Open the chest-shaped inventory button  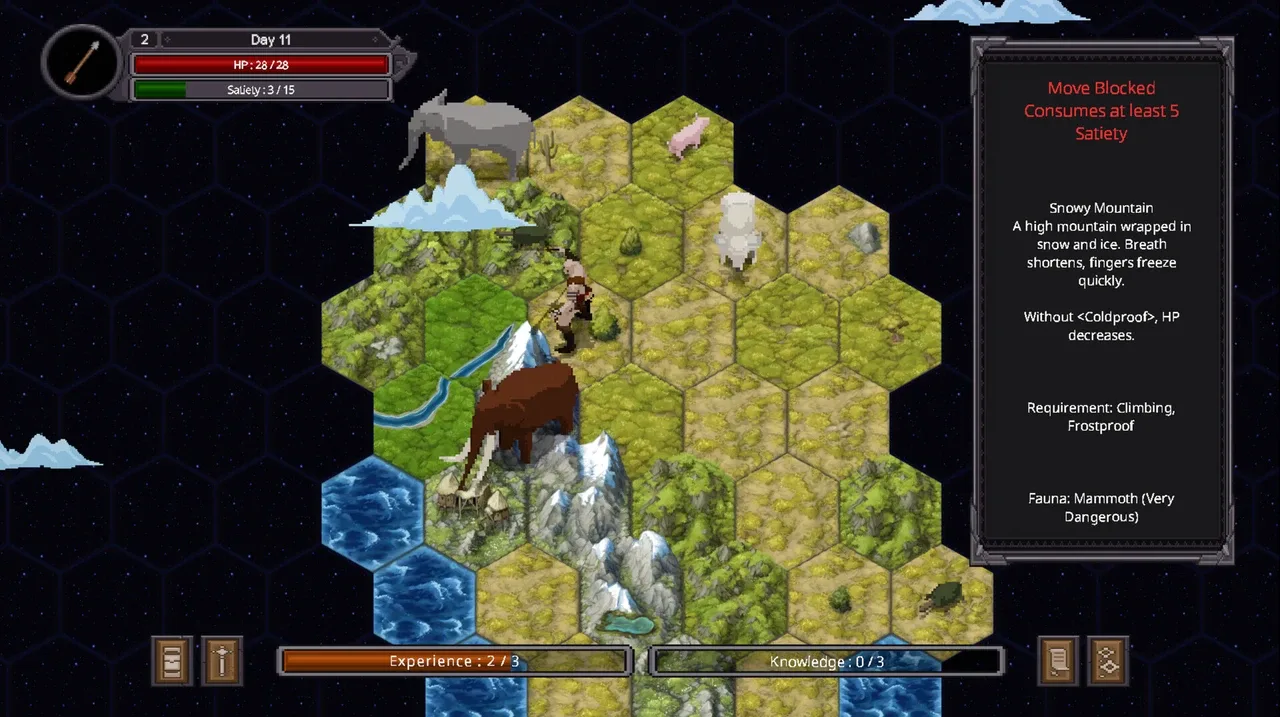click(172, 661)
